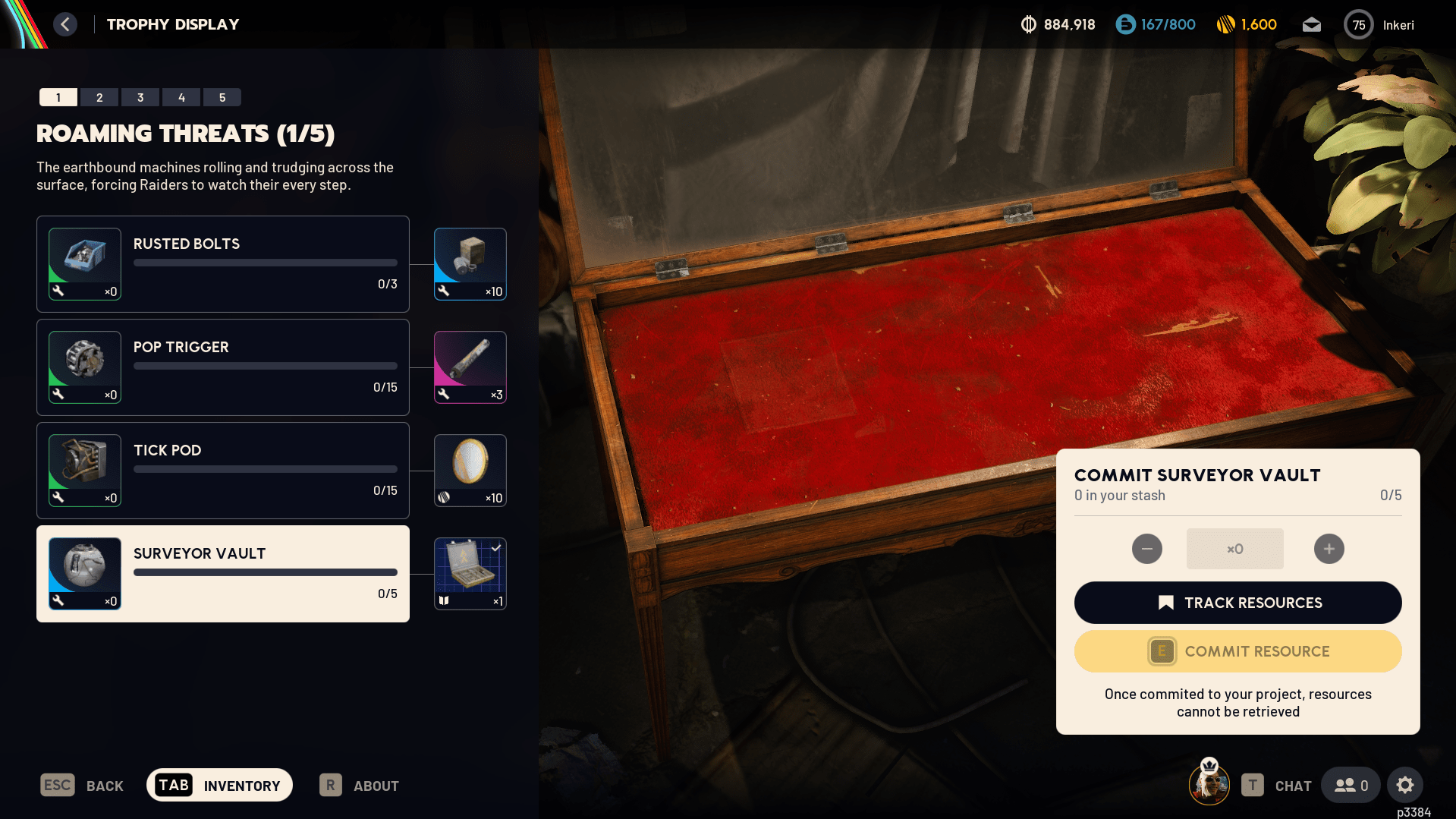
Task: View the Rusted Bolts reward item
Action: (470, 264)
